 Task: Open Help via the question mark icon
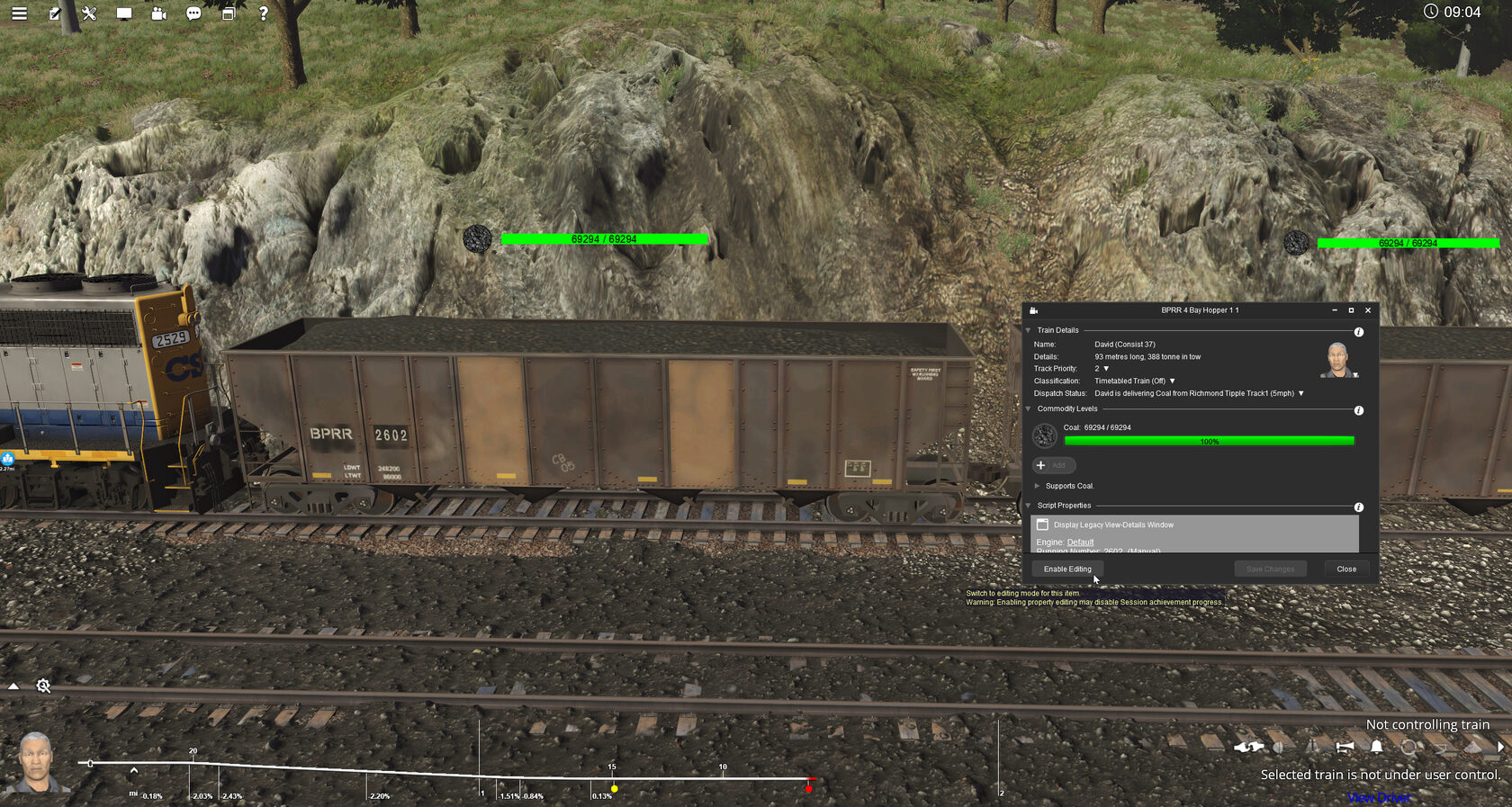point(262,13)
